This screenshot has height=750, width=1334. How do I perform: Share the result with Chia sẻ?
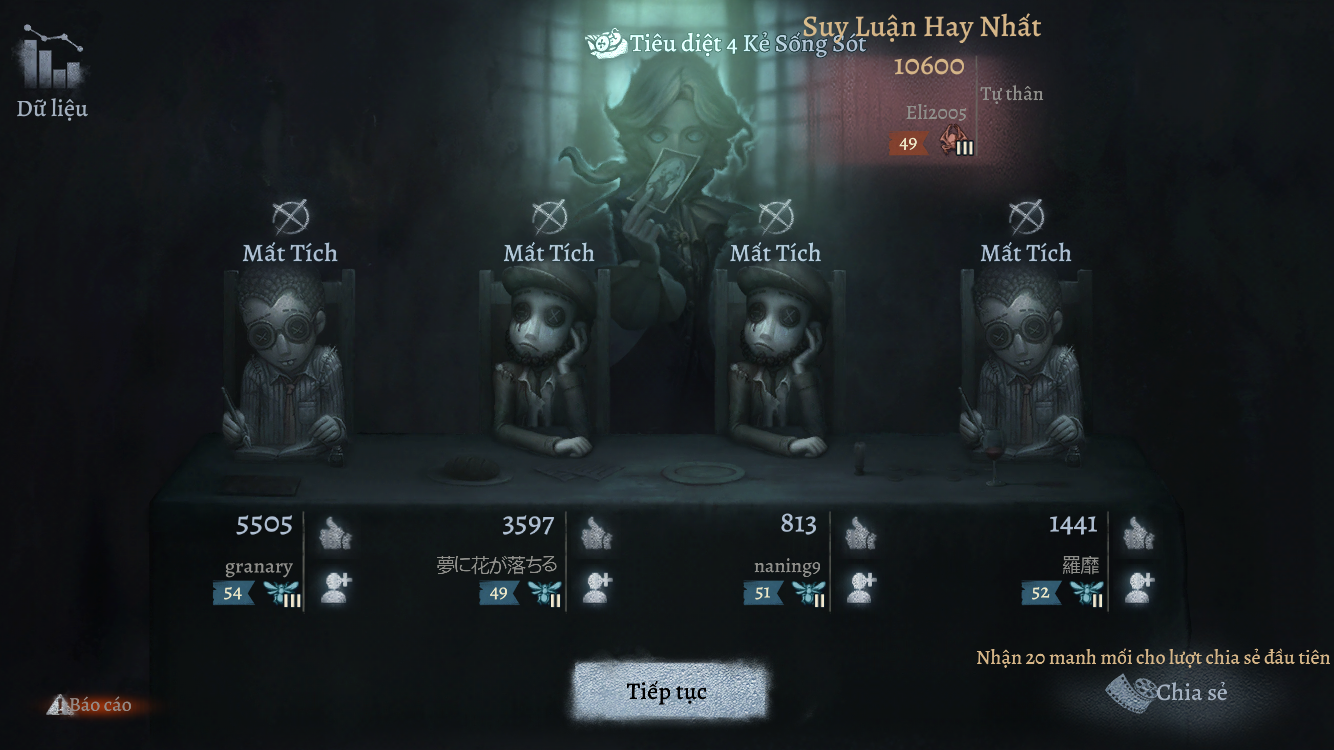[x=1170, y=691]
